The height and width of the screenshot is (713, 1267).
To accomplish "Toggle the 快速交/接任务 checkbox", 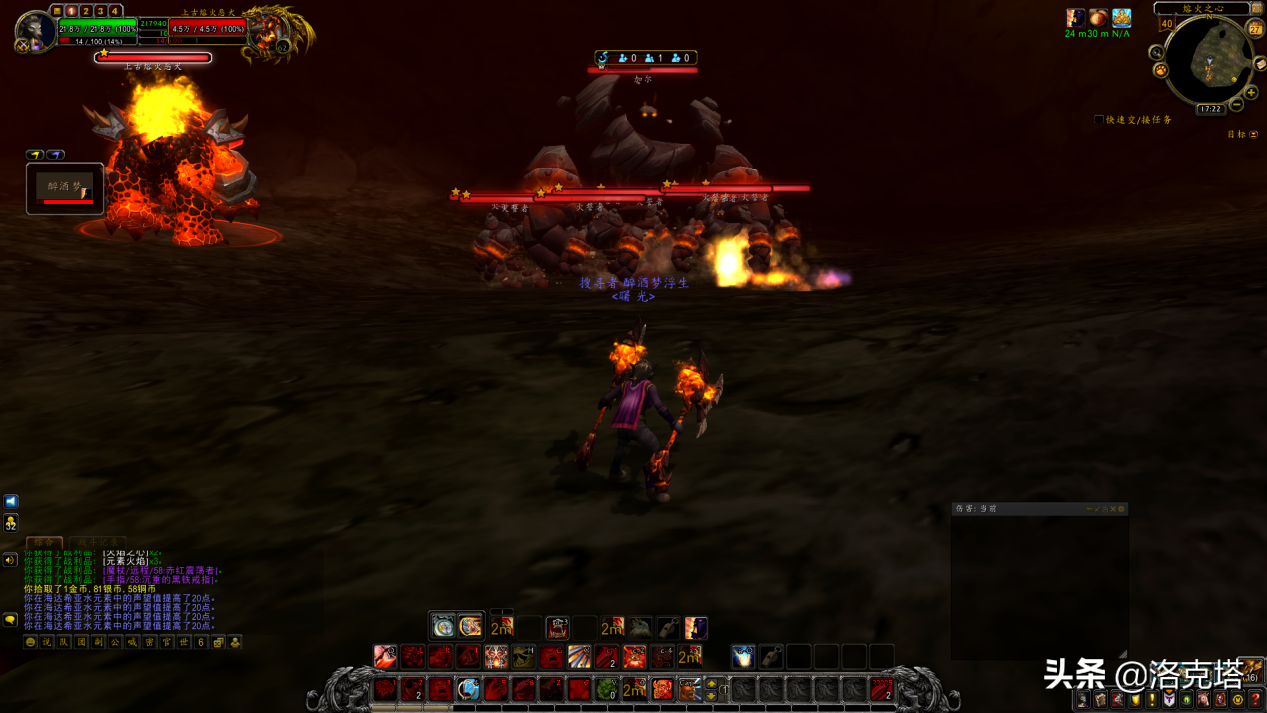I will (x=1099, y=120).
